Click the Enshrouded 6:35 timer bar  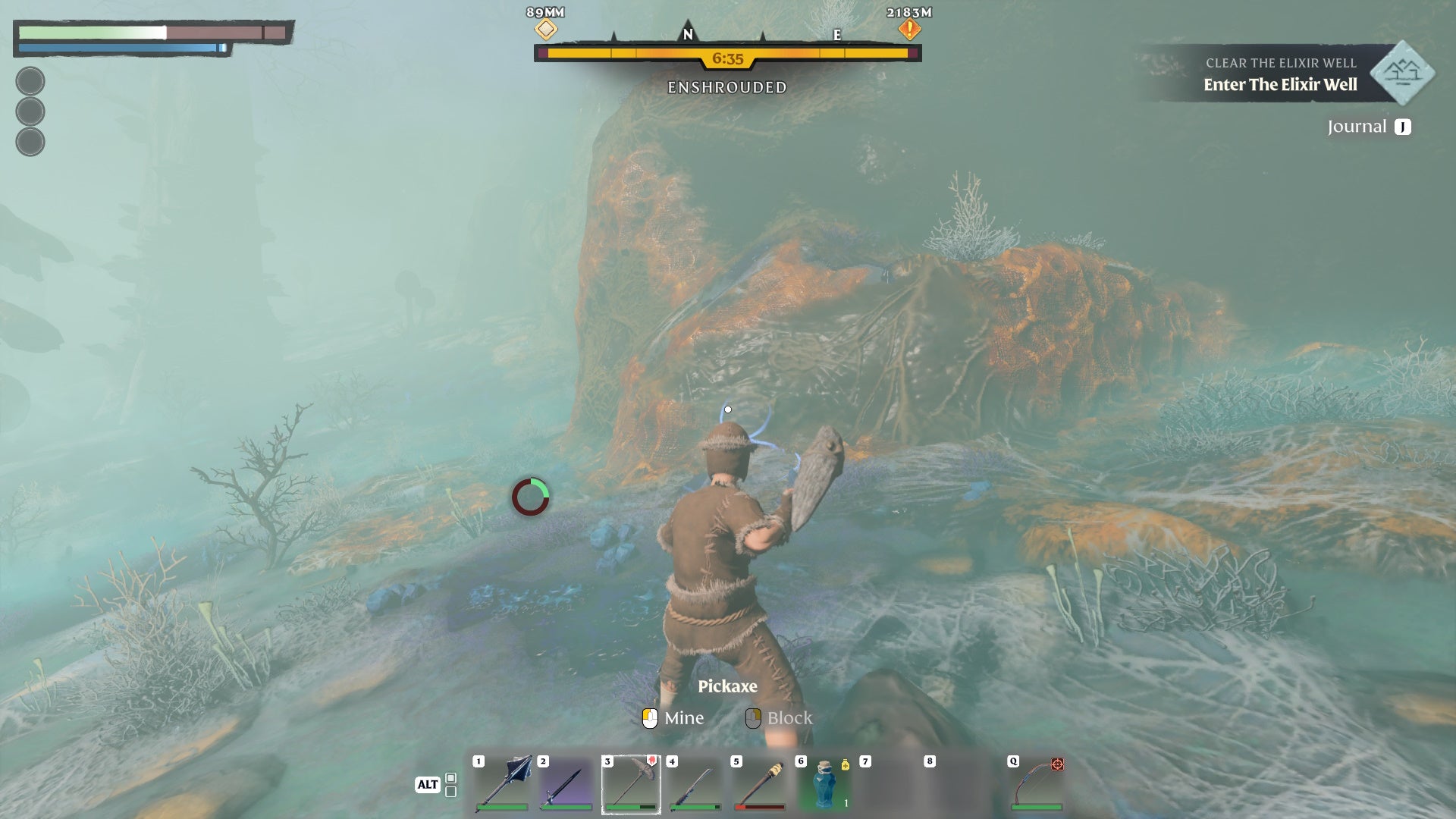[x=727, y=54]
